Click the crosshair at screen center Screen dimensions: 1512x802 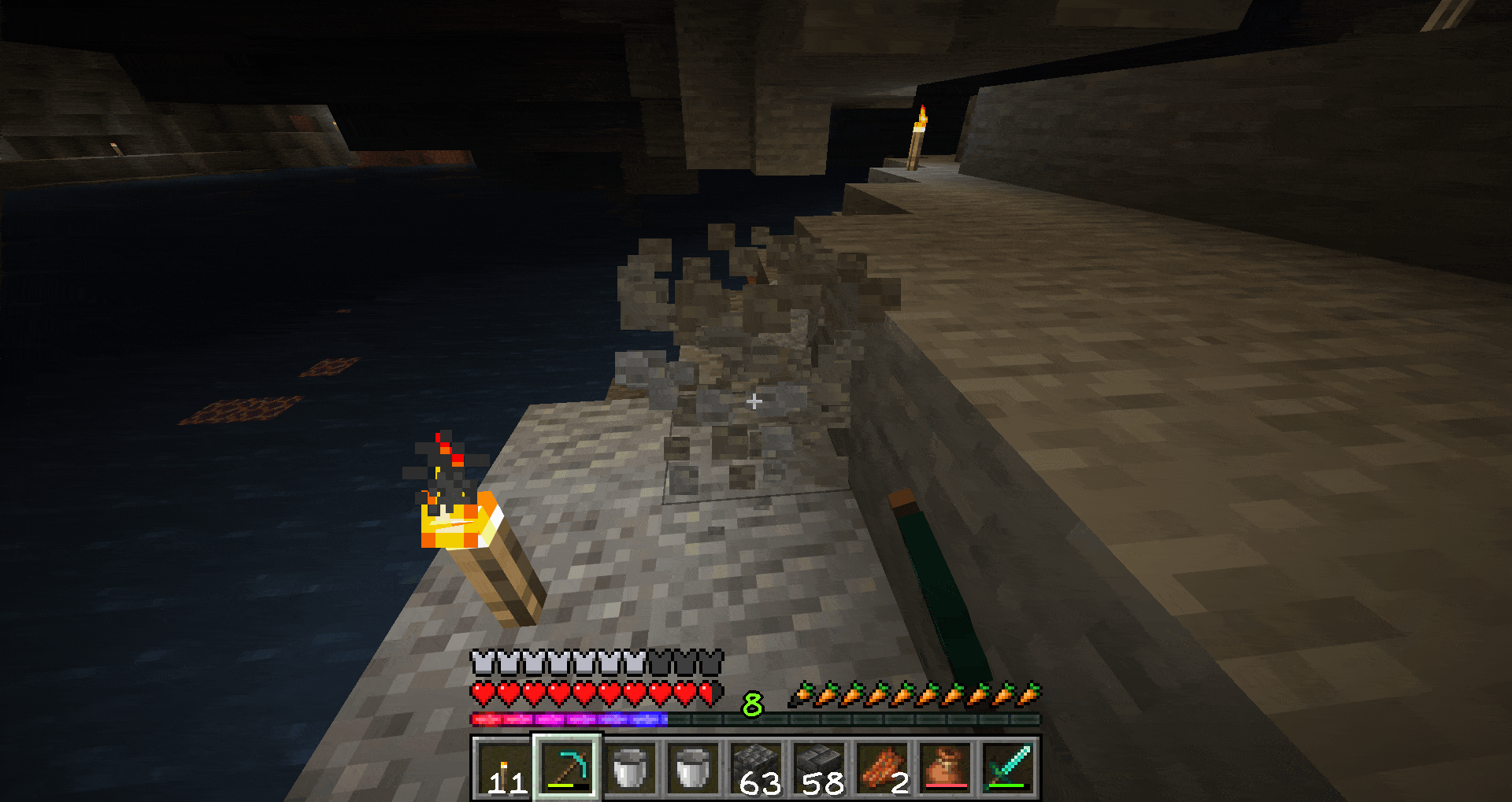[754, 401]
